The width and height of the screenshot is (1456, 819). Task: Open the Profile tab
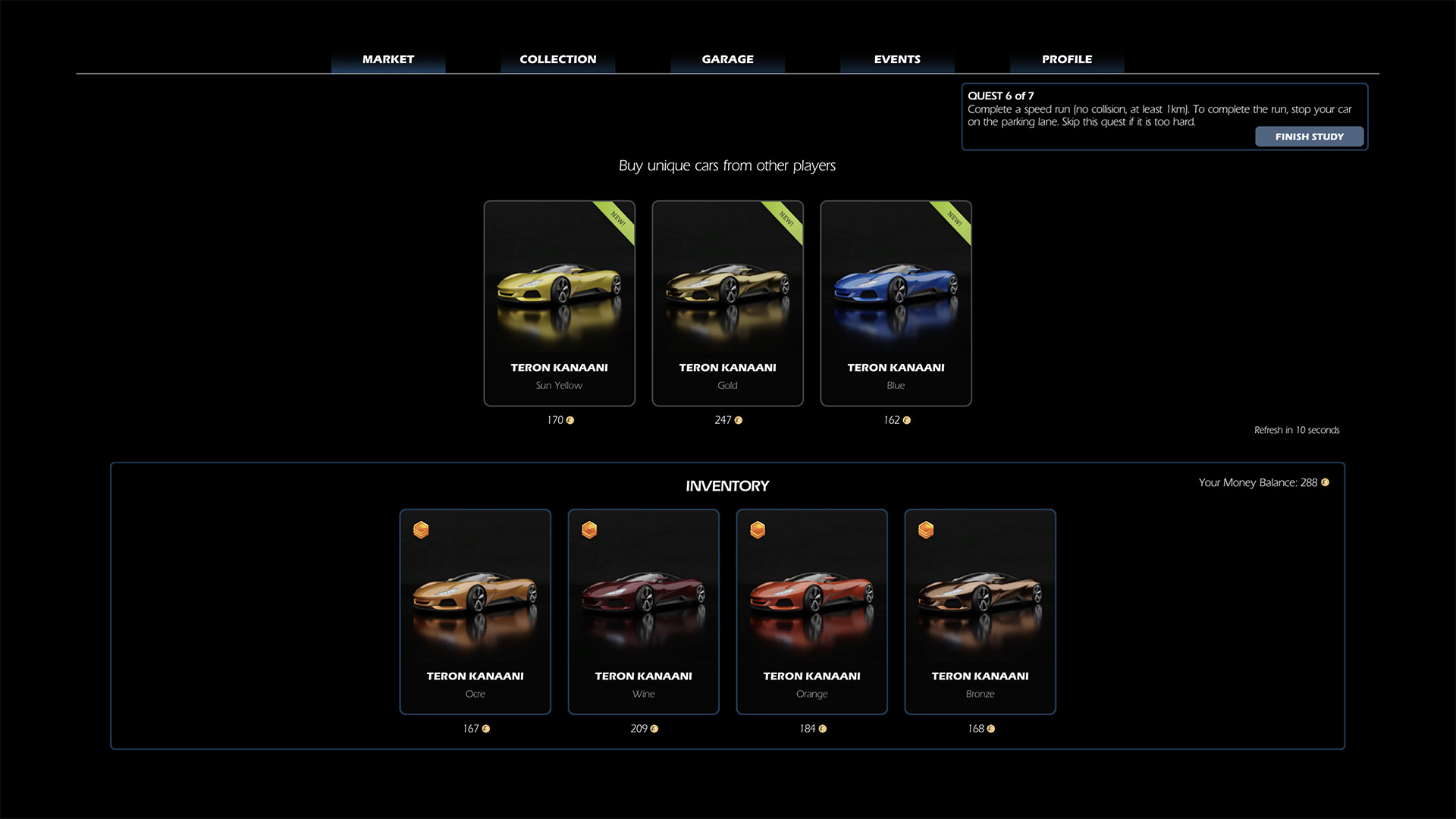coord(1067,59)
